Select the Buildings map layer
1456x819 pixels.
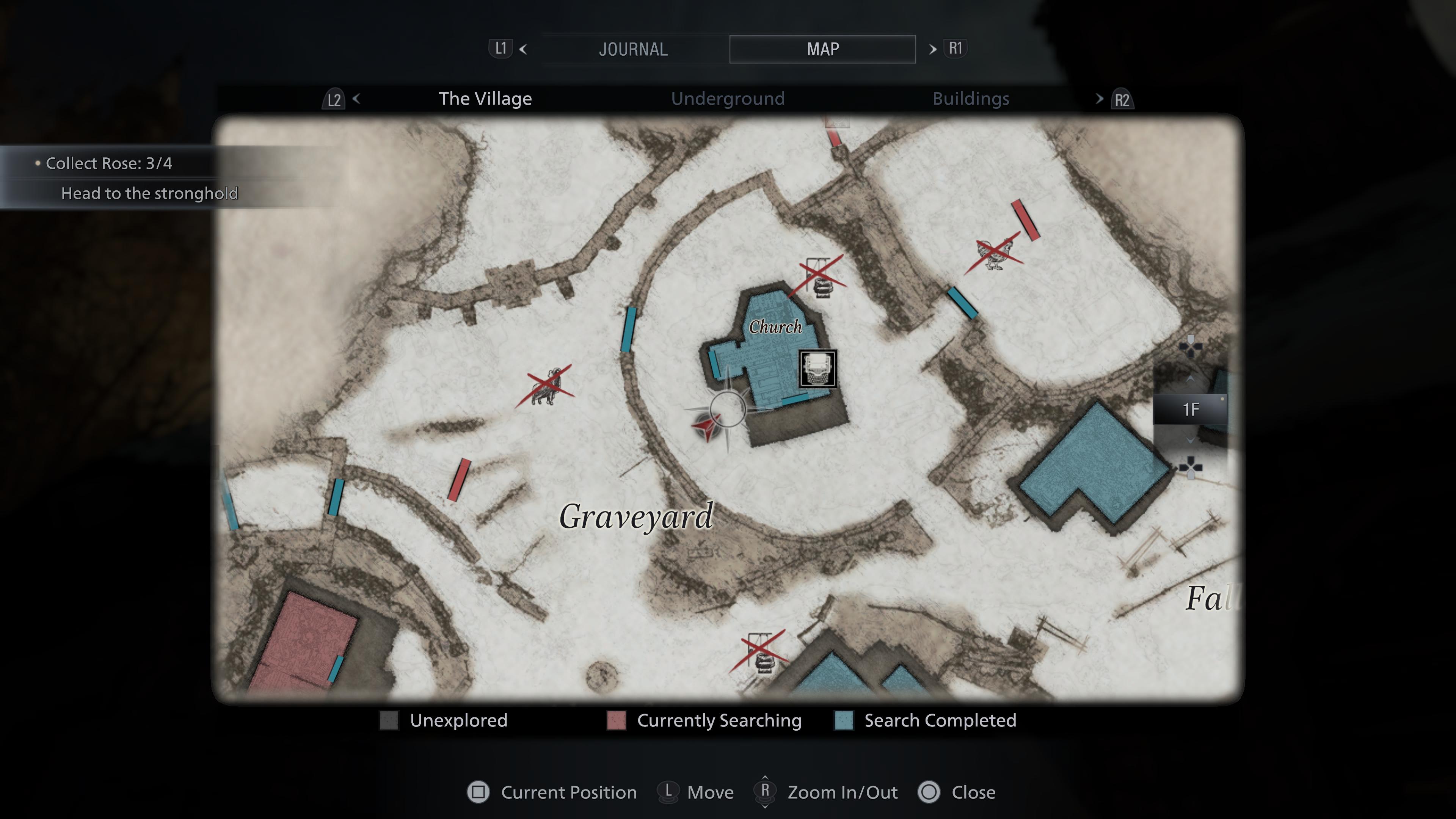click(971, 99)
